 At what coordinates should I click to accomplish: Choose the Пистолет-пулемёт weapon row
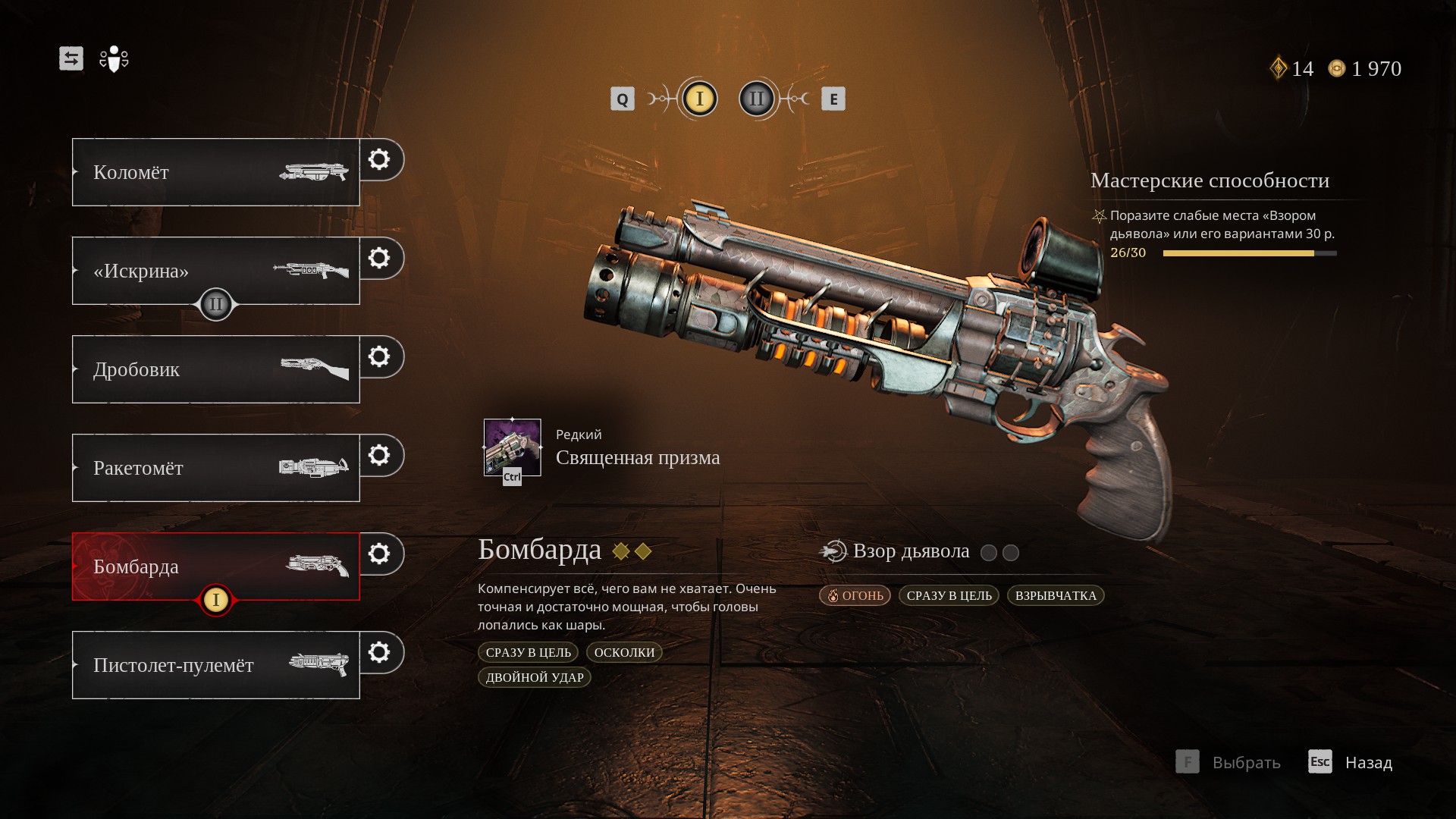pyautogui.click(x=215, y=665)
